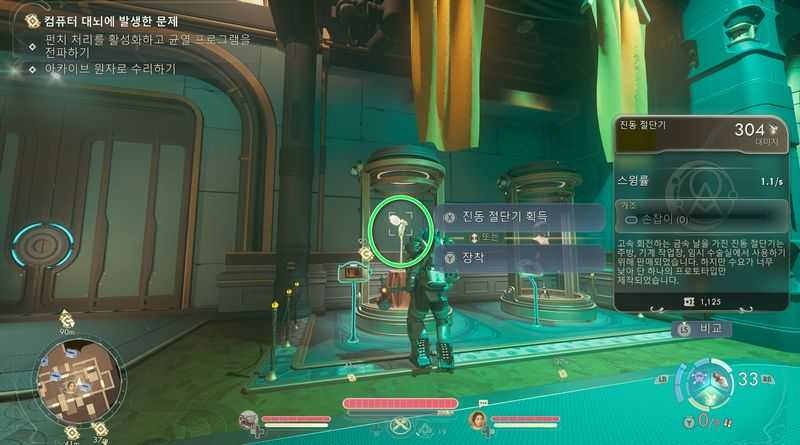This screenshot has width=800, height=445.
Task: Select the right companion portrait
Action: (478, 420)
